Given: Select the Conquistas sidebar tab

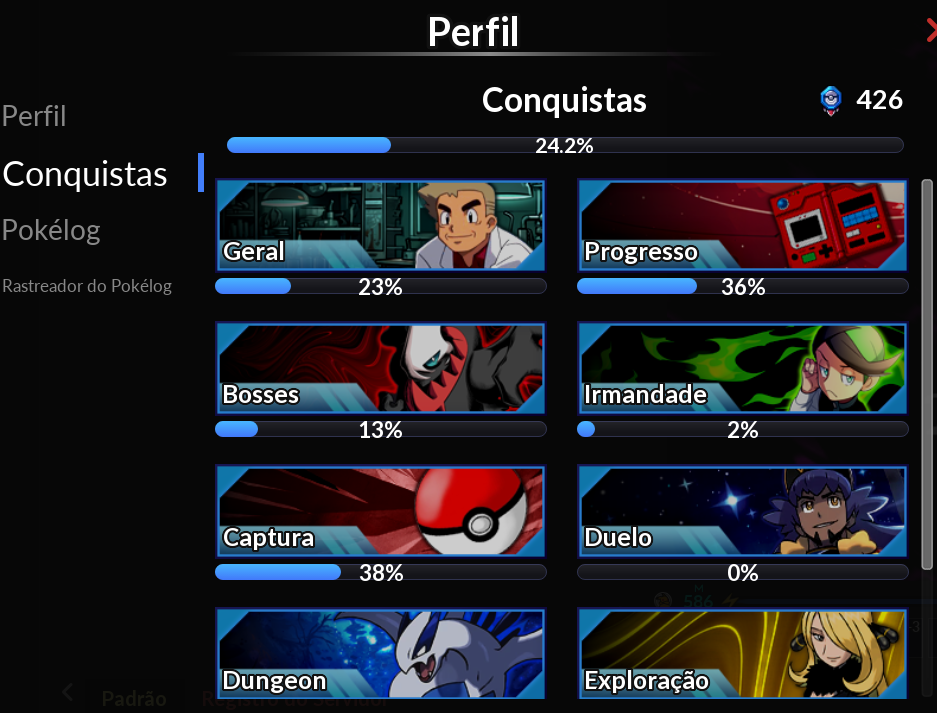Looking at the screenshot, I should (85, 174).
